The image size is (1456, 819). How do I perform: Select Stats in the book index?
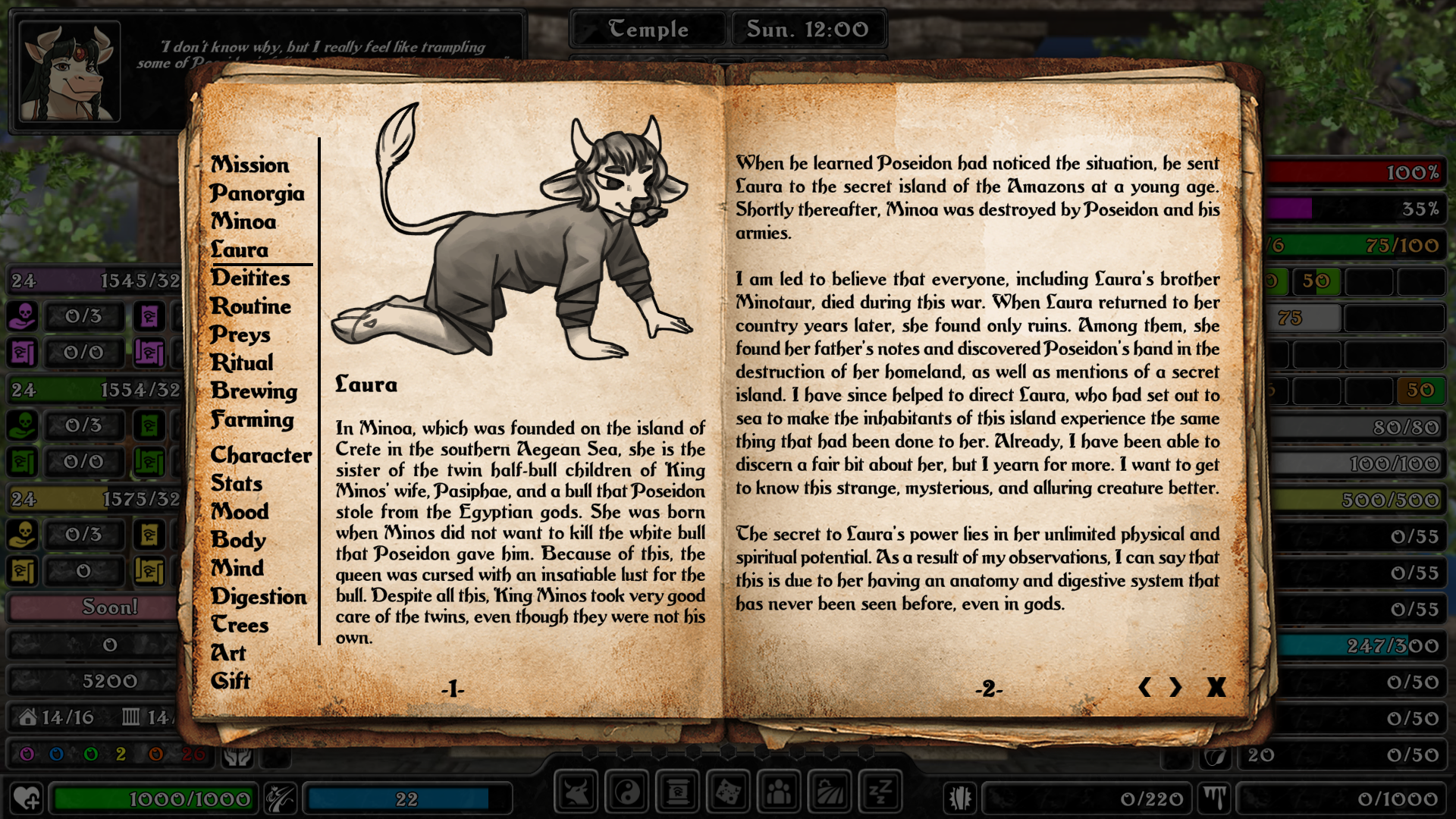tap(237, 483)
